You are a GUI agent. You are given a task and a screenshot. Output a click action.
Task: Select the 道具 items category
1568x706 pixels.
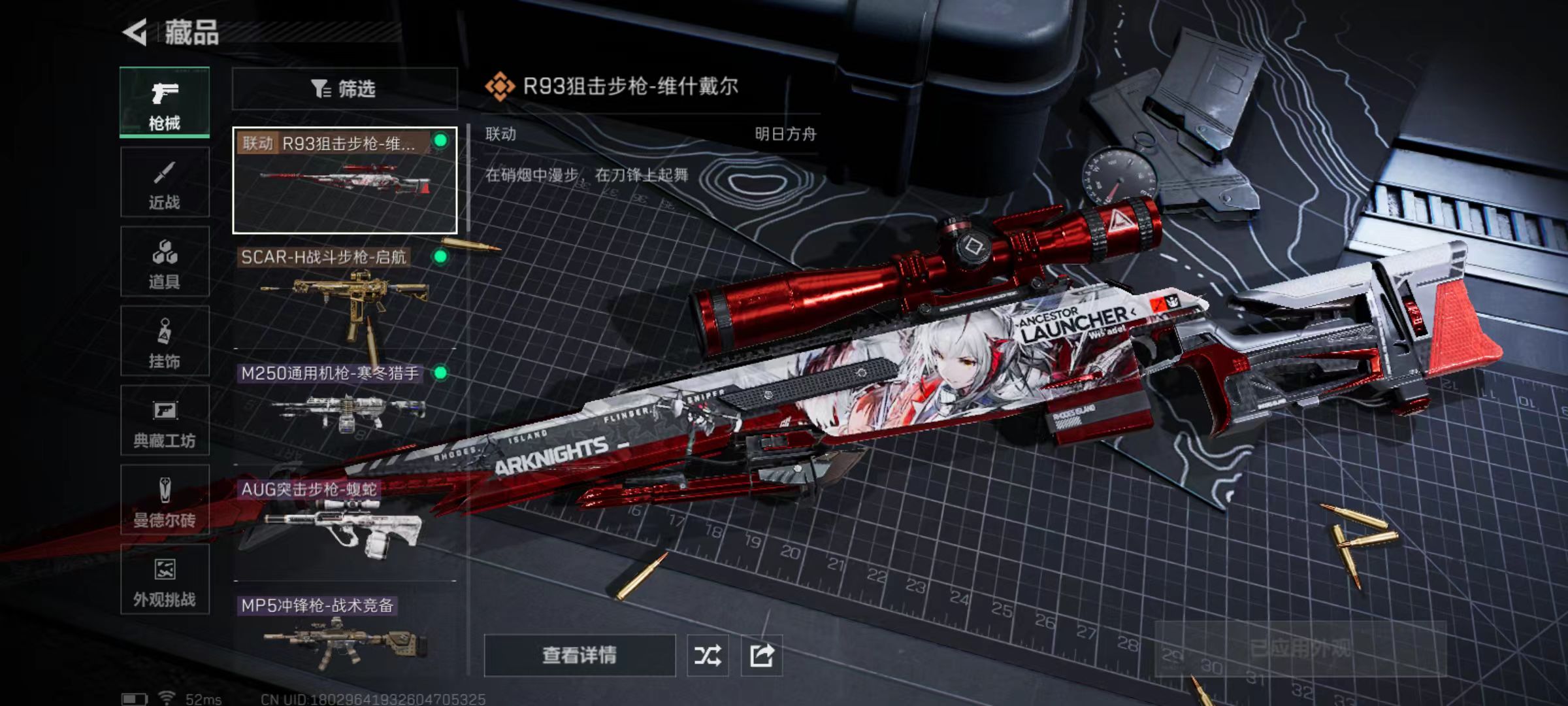(165, 262)
